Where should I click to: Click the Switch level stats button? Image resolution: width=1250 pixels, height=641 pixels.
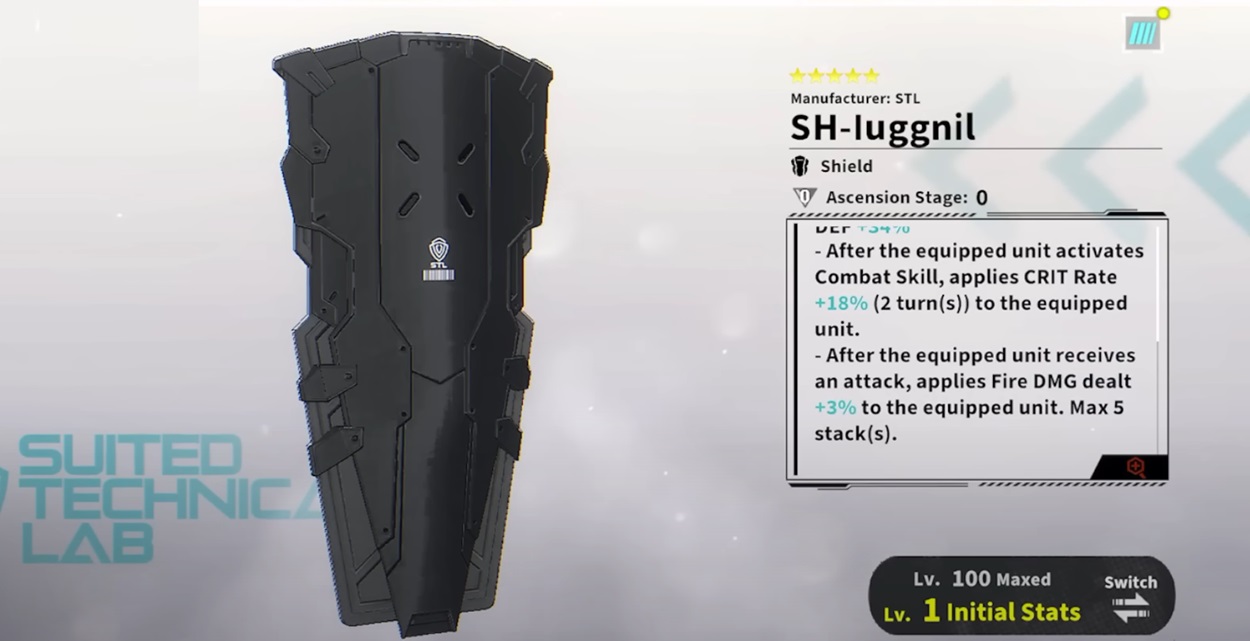[1130, 597]
